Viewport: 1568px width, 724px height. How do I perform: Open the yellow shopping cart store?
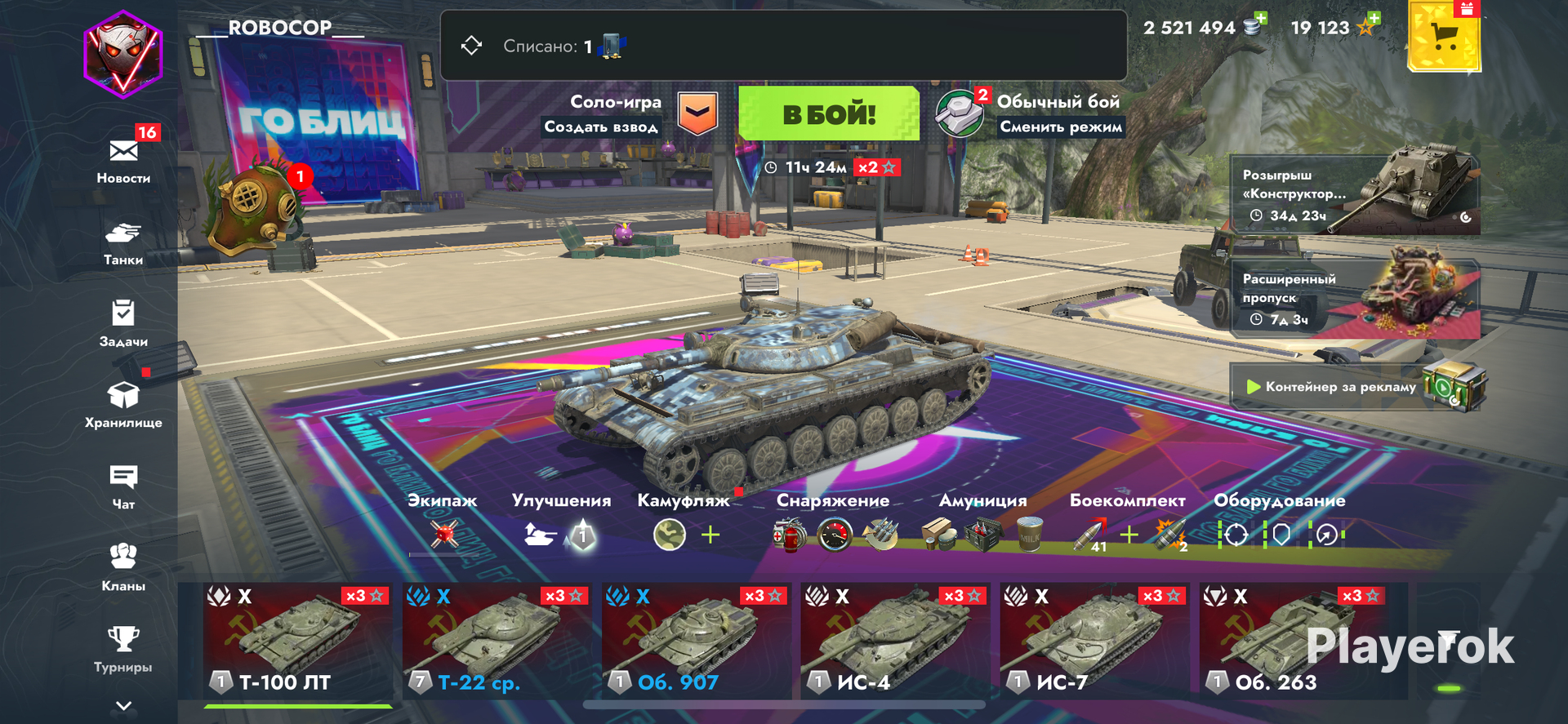(1444, 37)
